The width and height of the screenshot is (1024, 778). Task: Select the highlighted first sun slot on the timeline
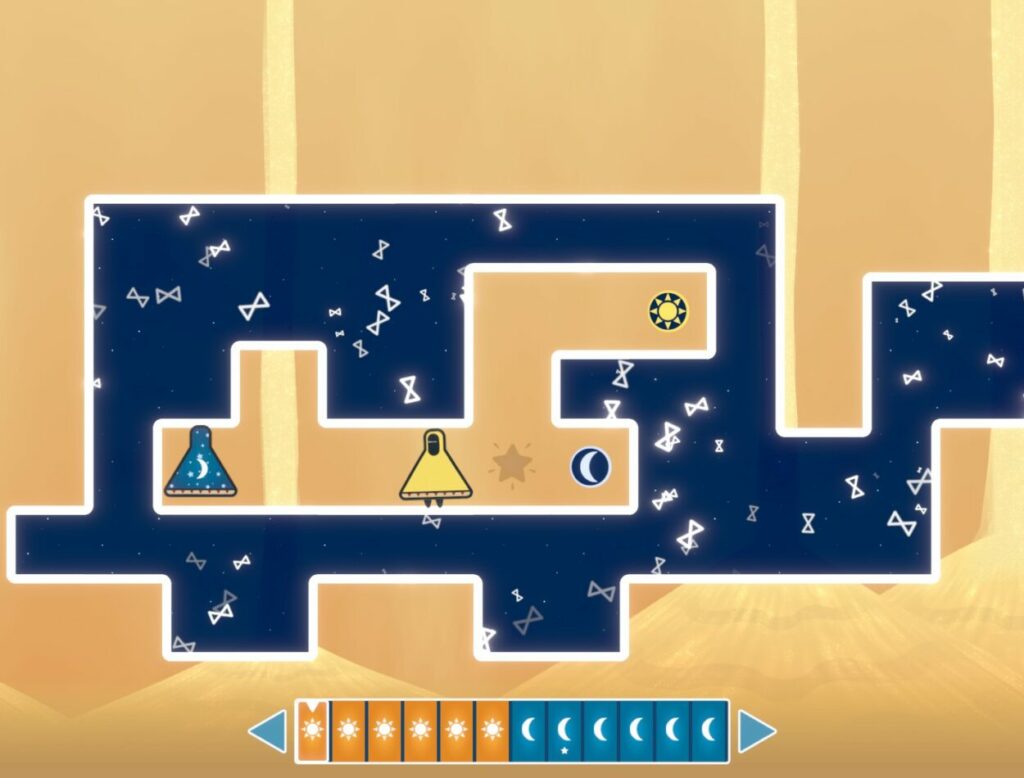click(311, 732)
